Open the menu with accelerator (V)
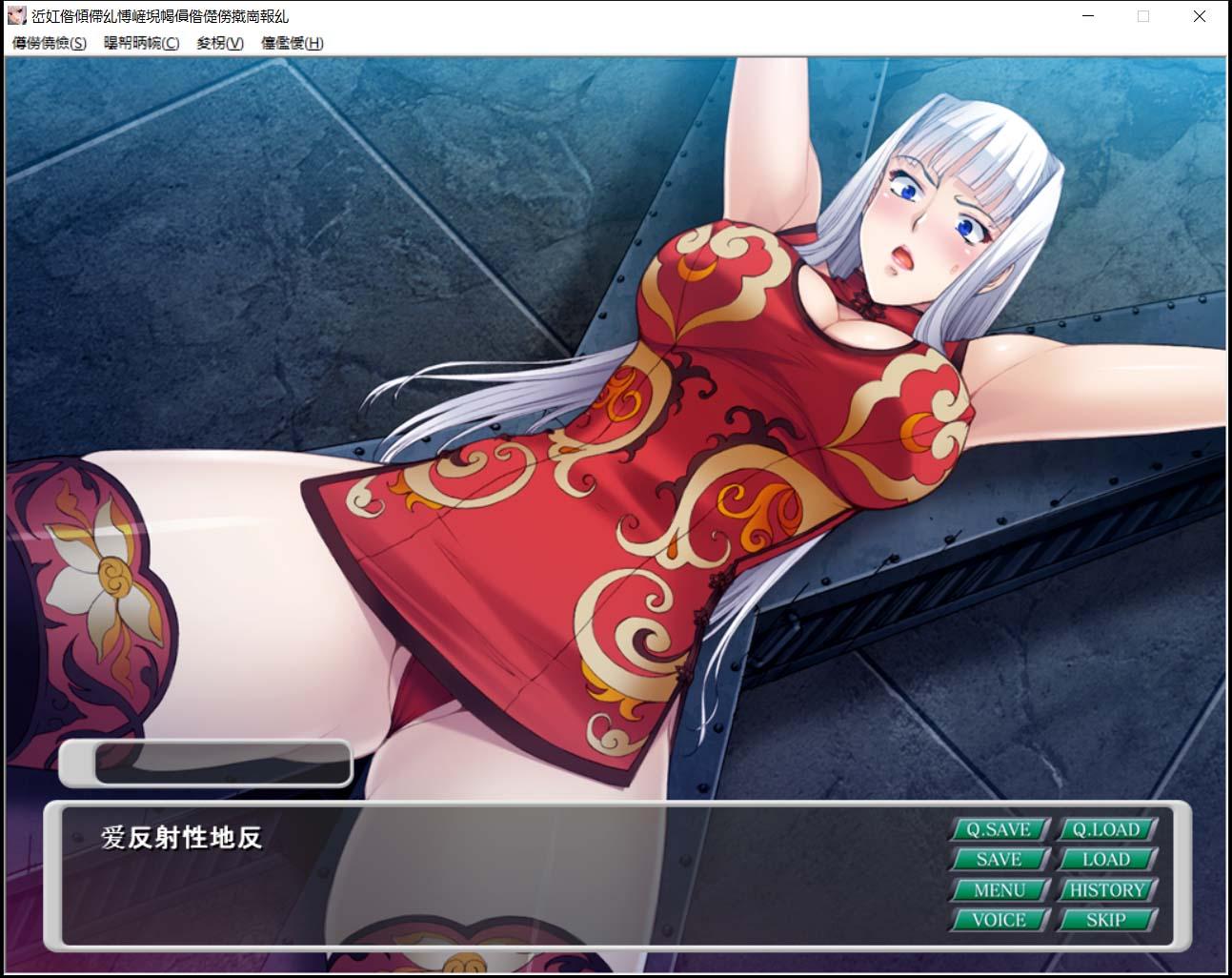 [x=218, y=43]
